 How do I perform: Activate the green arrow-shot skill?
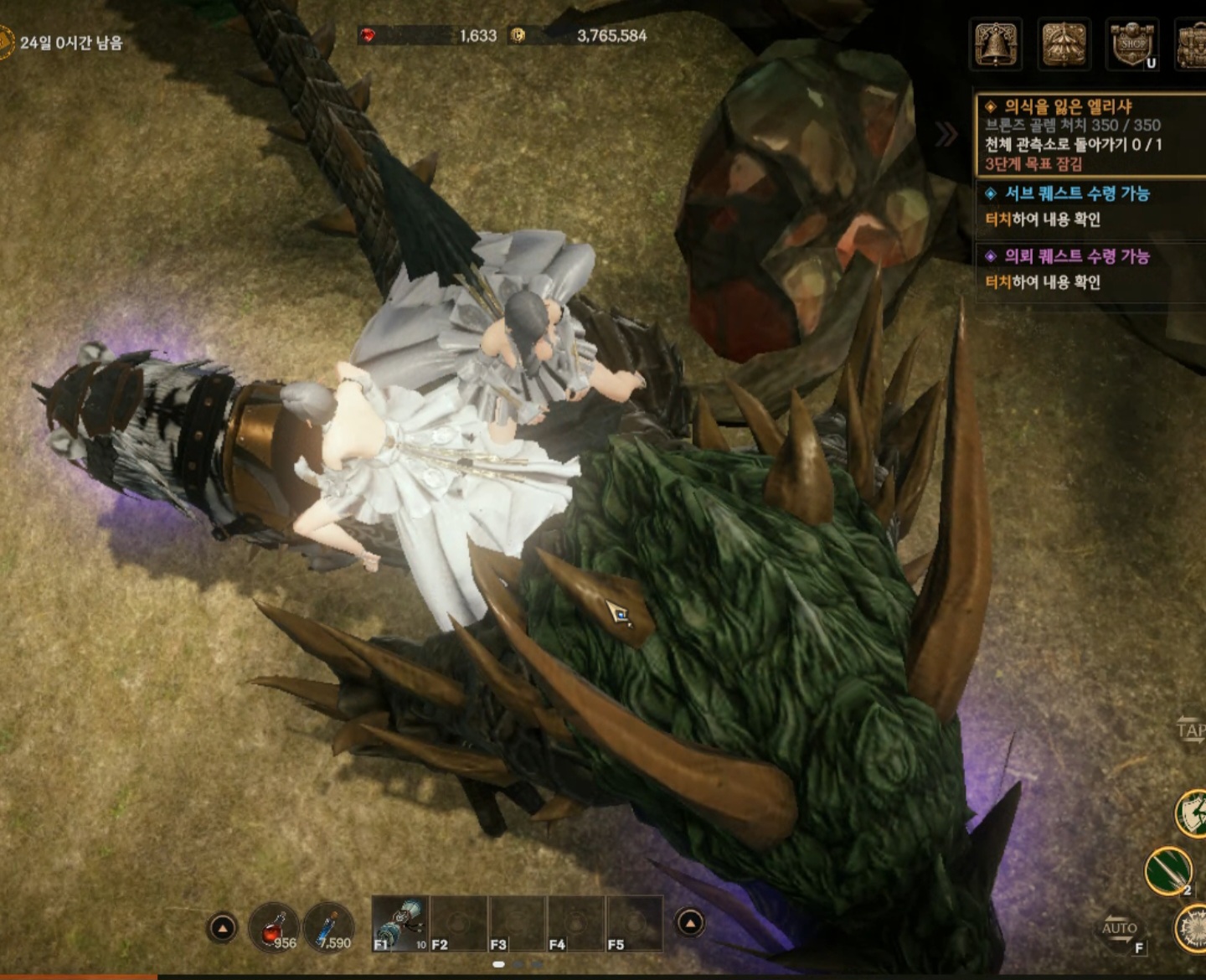(1168, 870)
